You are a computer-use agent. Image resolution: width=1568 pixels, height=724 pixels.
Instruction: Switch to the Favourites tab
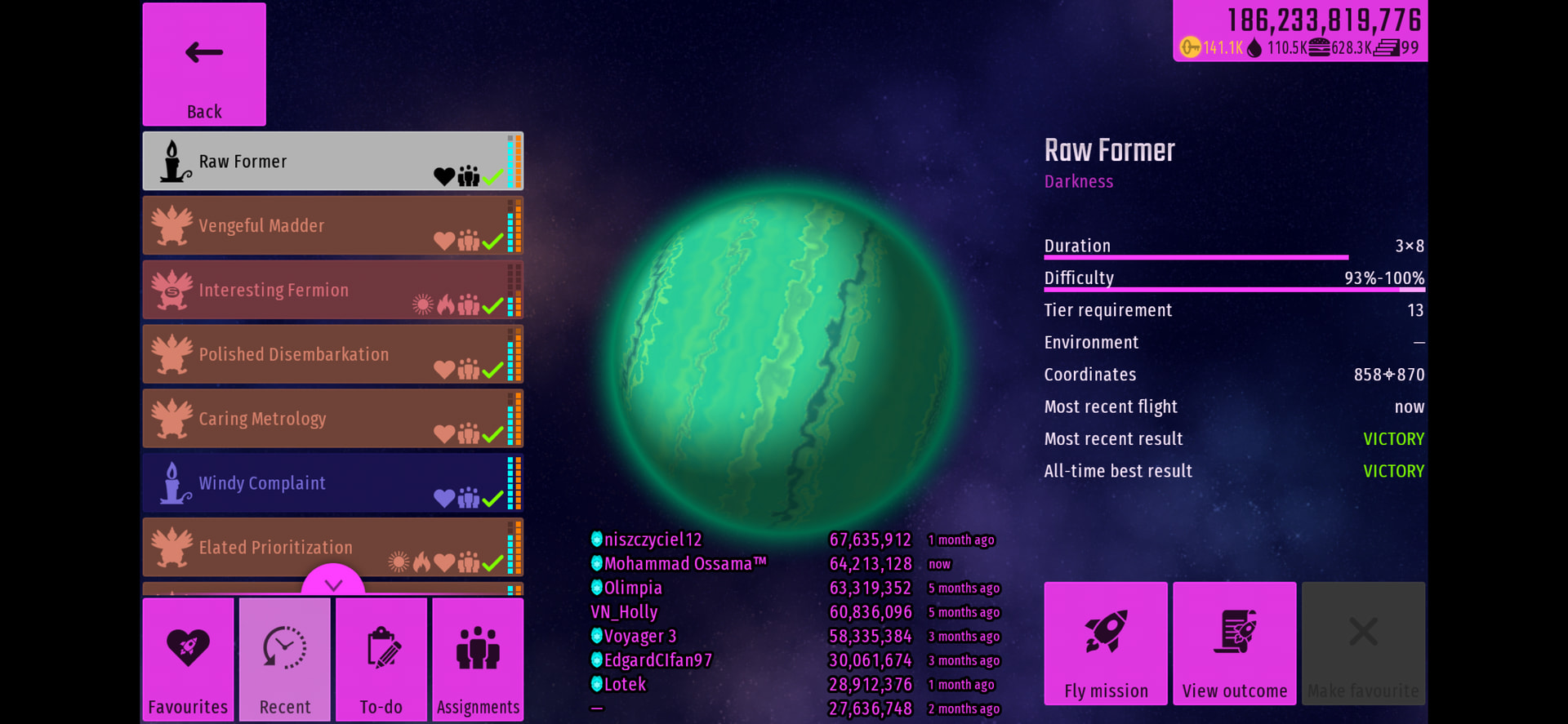click(x=189, y=660)
